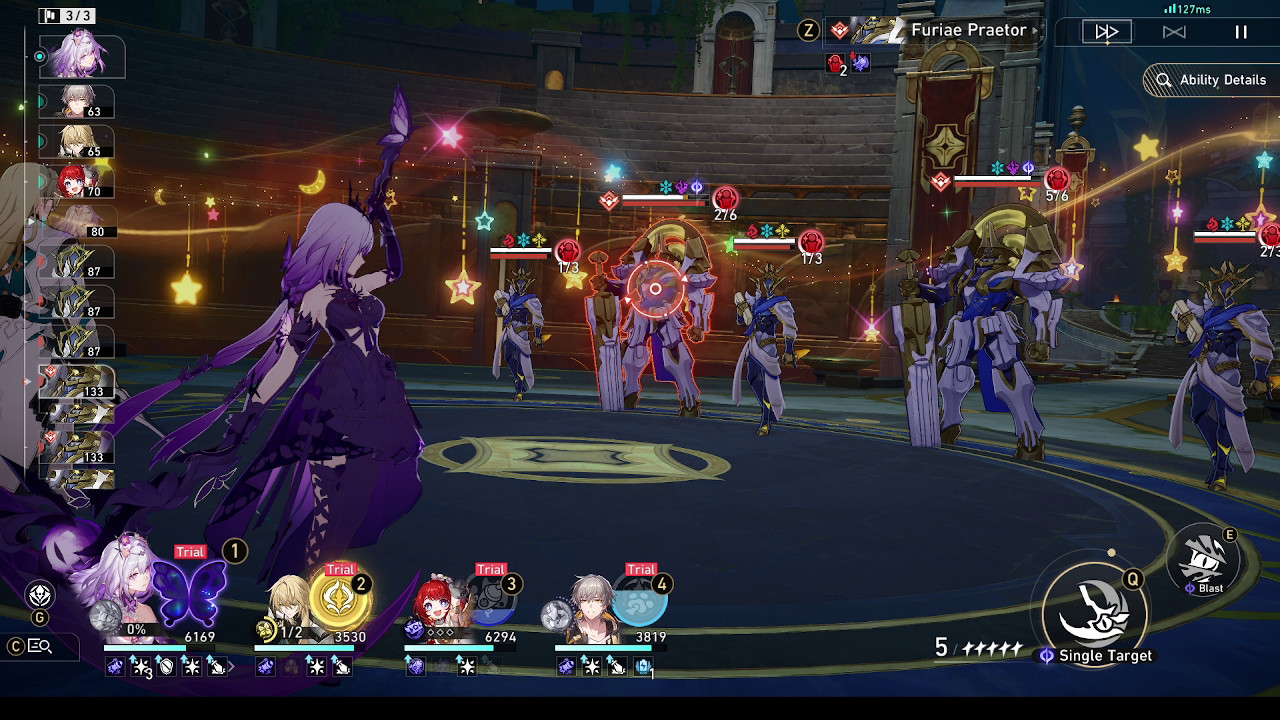Toggle double battle speed

(x=1174, y=31)
